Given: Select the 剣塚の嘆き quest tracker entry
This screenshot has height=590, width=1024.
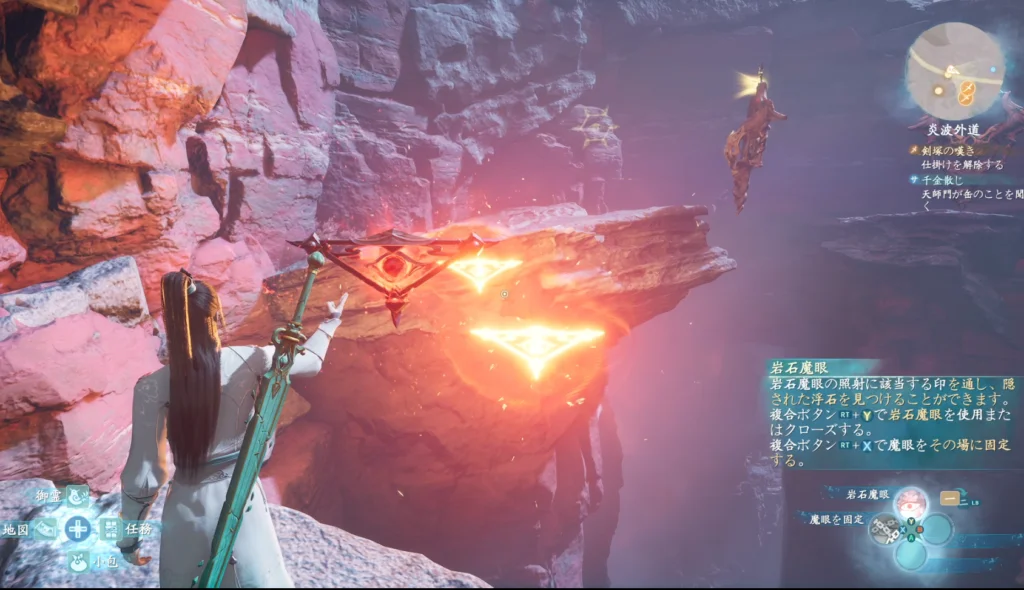Looking at the screenshot, I should 948,149.
